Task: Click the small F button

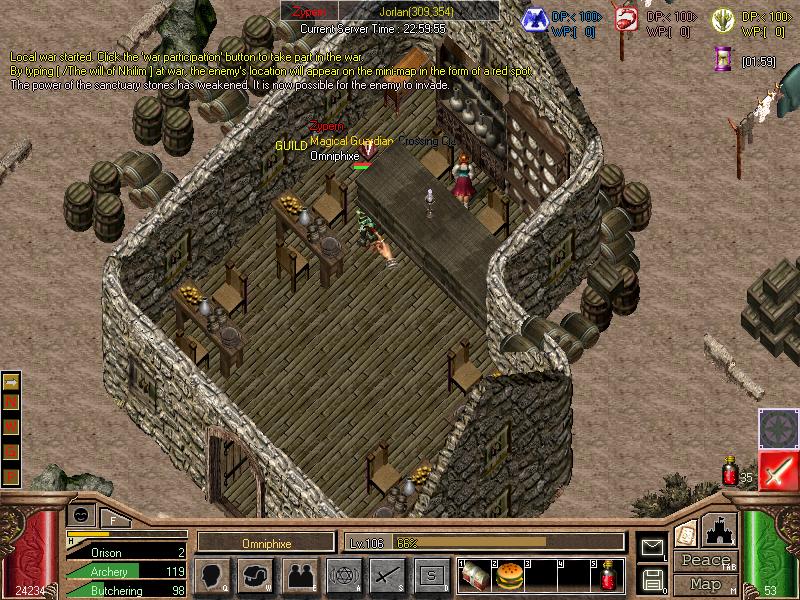Action: click(x=113, y=520)
